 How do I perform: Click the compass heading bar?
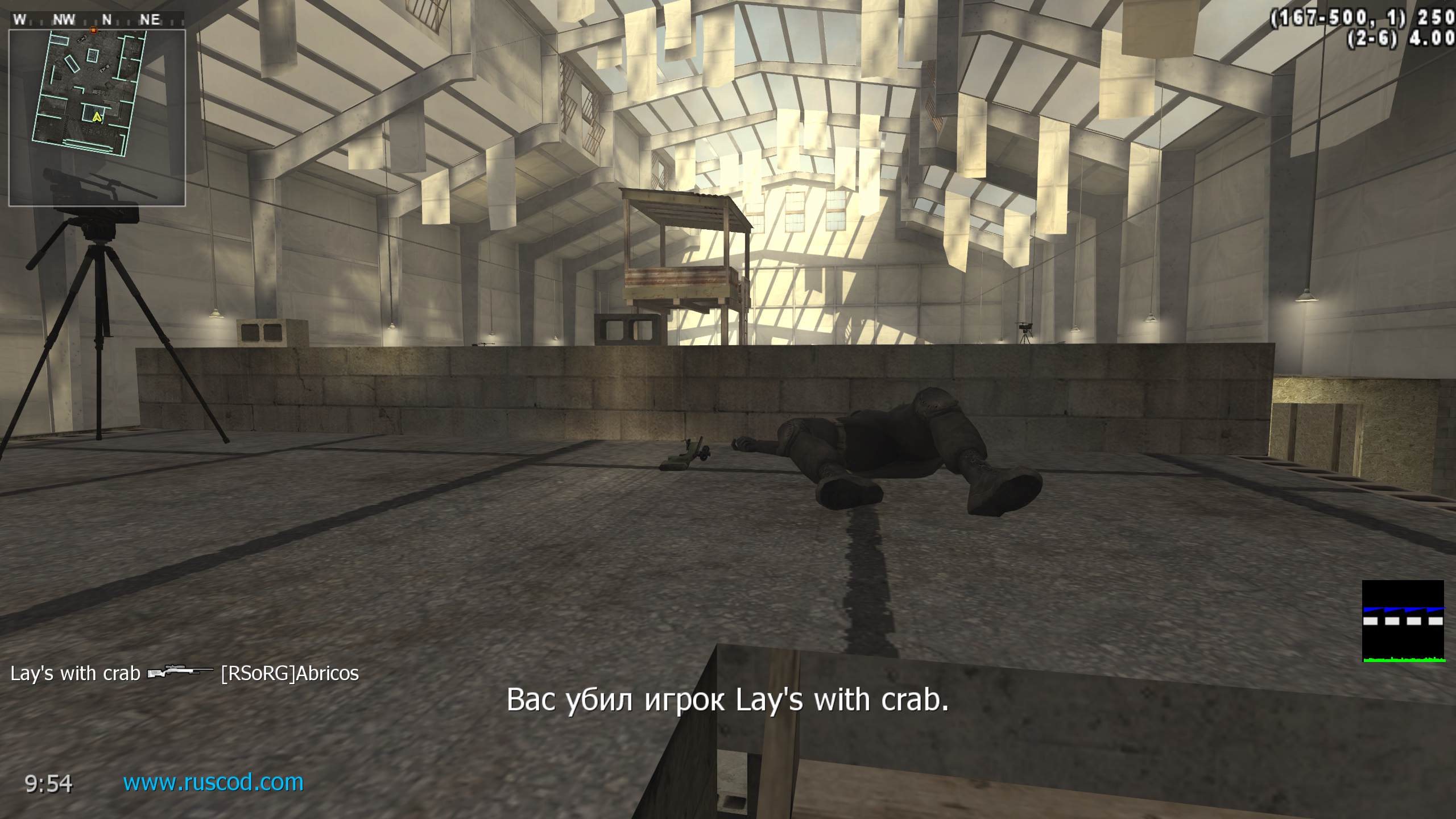pos(97,20)
